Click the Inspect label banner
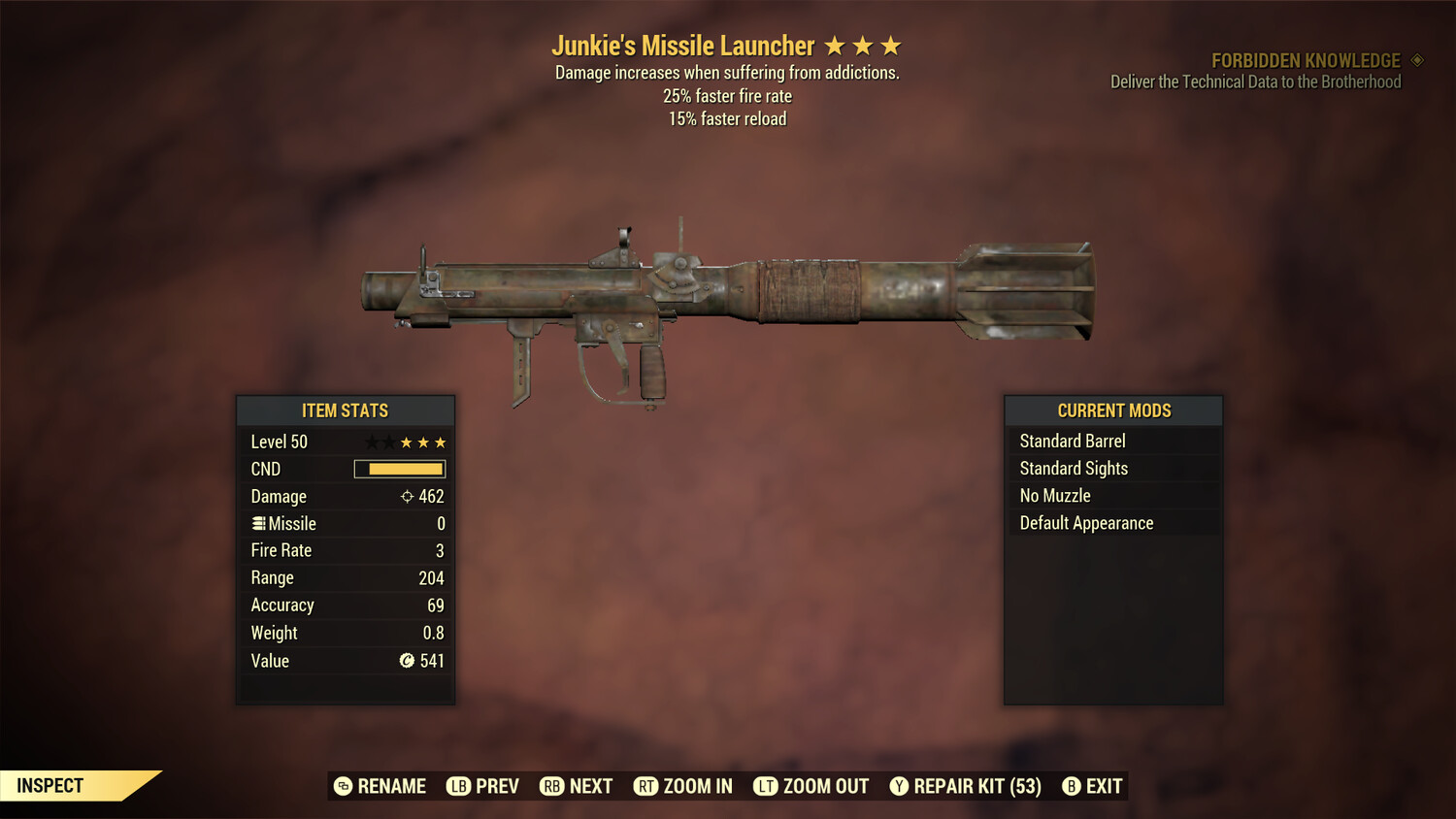 50,785
